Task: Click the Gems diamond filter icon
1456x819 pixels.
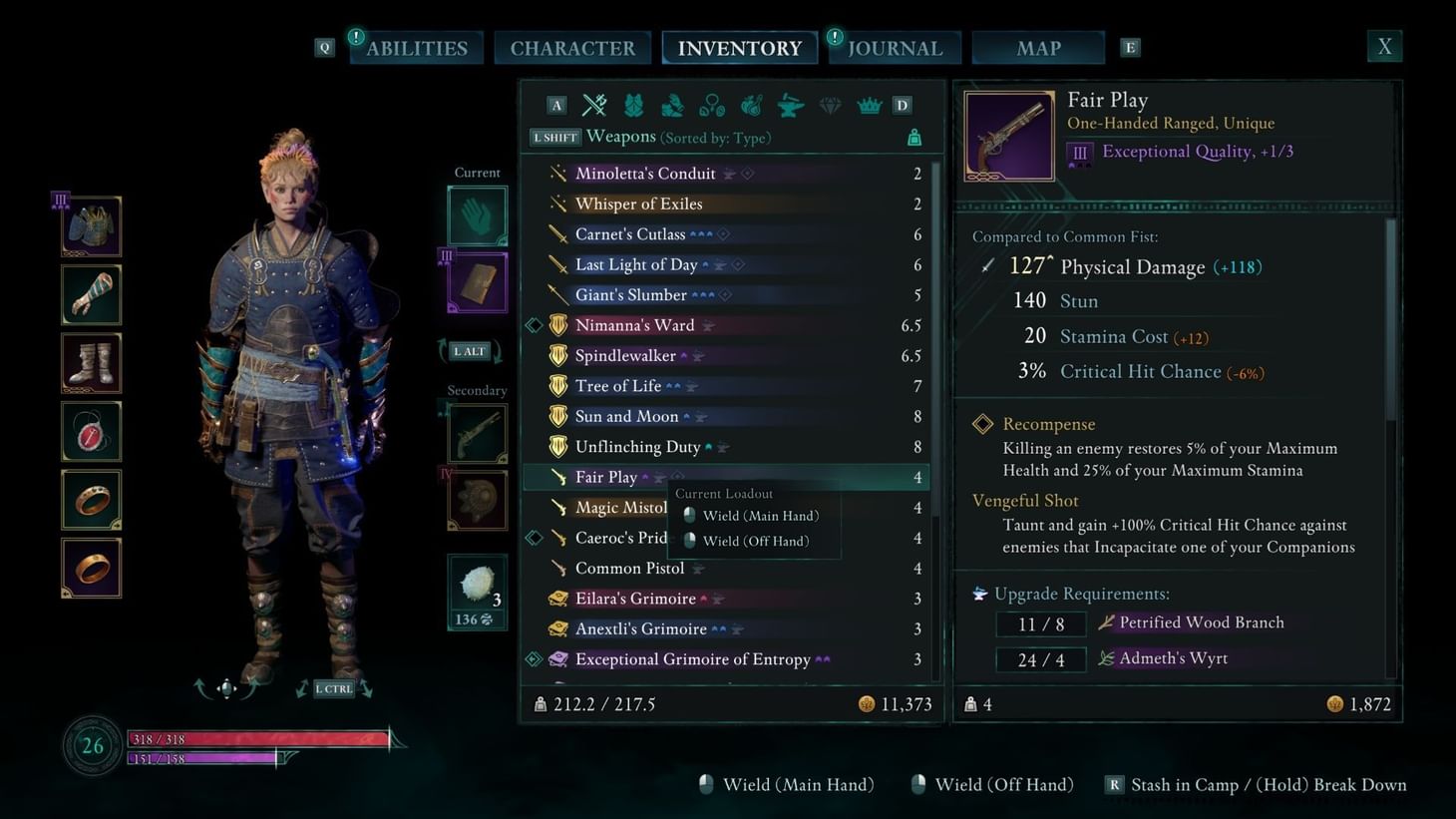Action: pyautogui.click(x=829, y=104)
